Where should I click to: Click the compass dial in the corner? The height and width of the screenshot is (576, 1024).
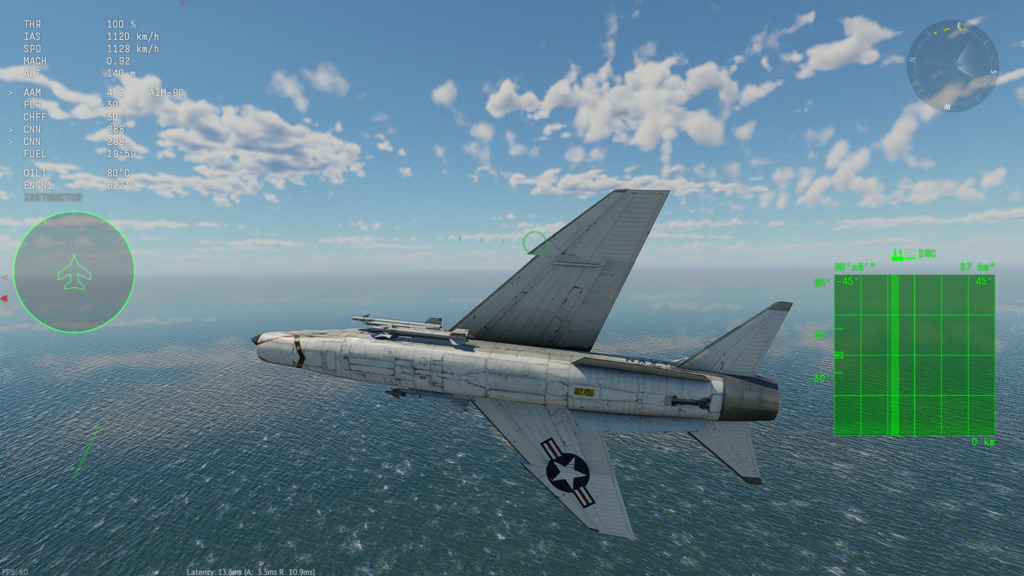952,66
